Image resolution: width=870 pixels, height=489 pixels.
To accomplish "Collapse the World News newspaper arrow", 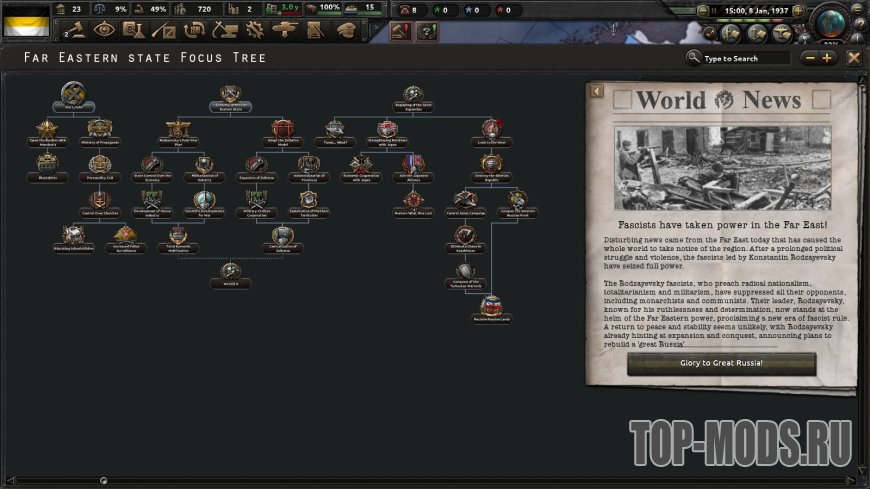I will 595,92.
